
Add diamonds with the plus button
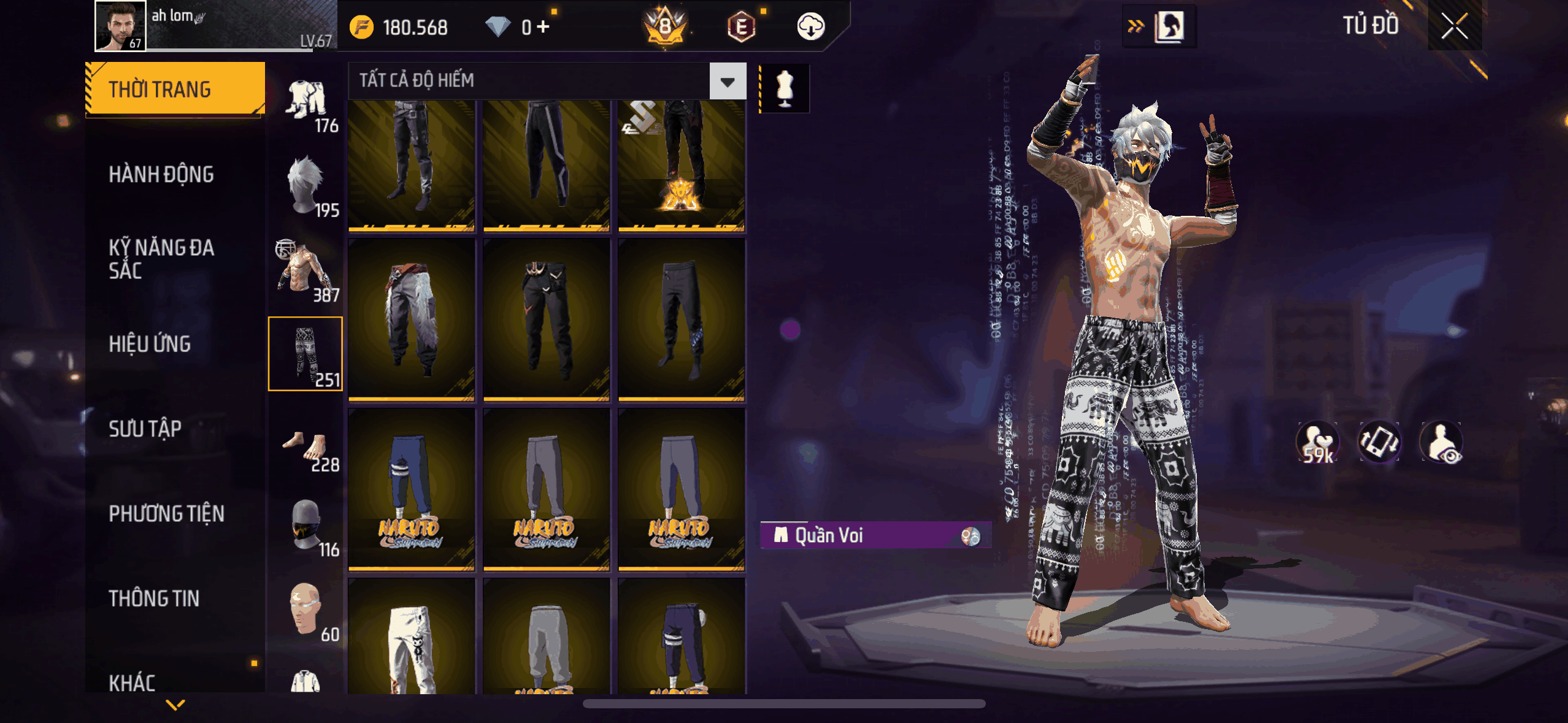[x=543, y=27]
